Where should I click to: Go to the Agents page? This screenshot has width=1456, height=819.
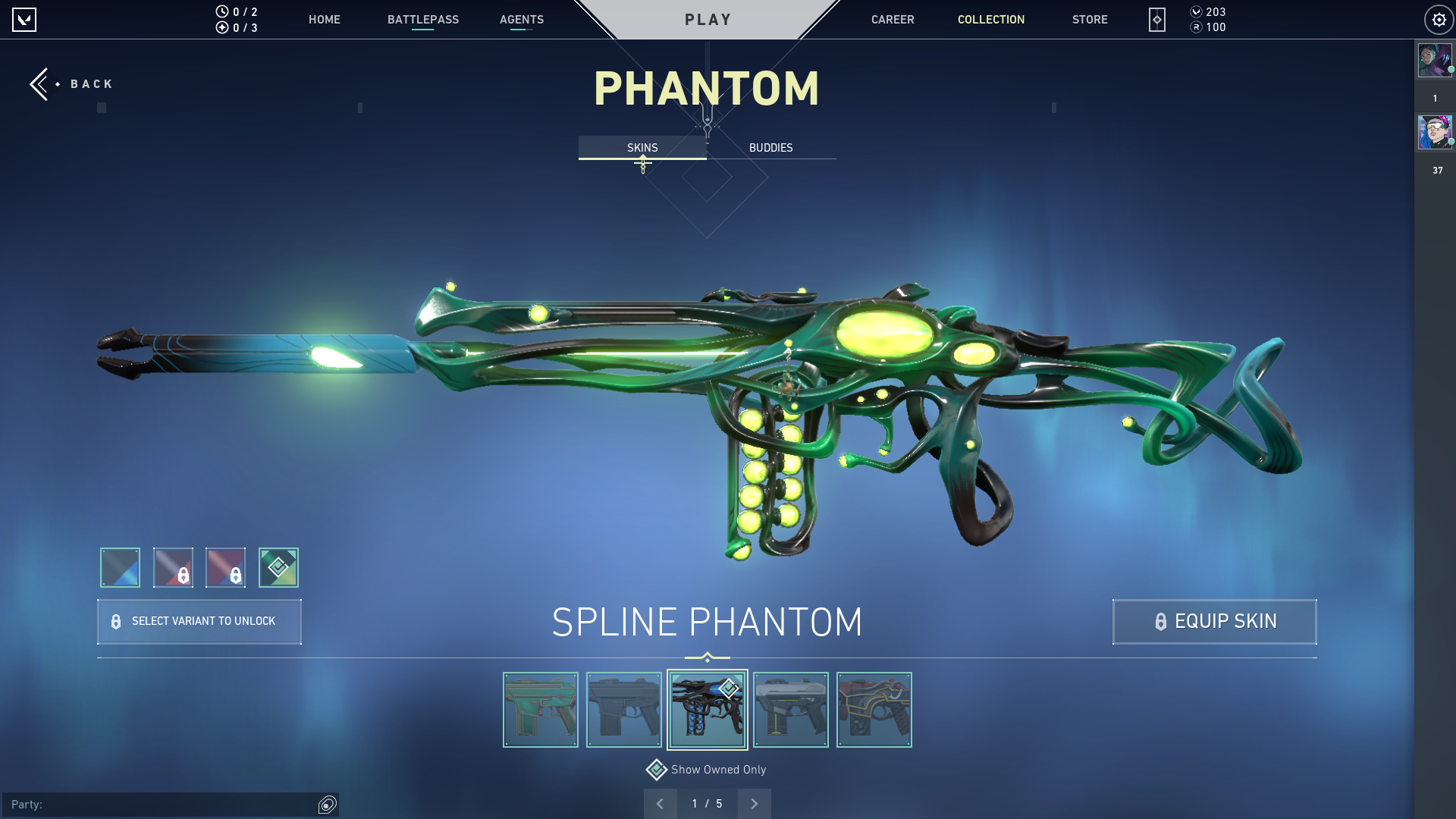tap(521, 20)
